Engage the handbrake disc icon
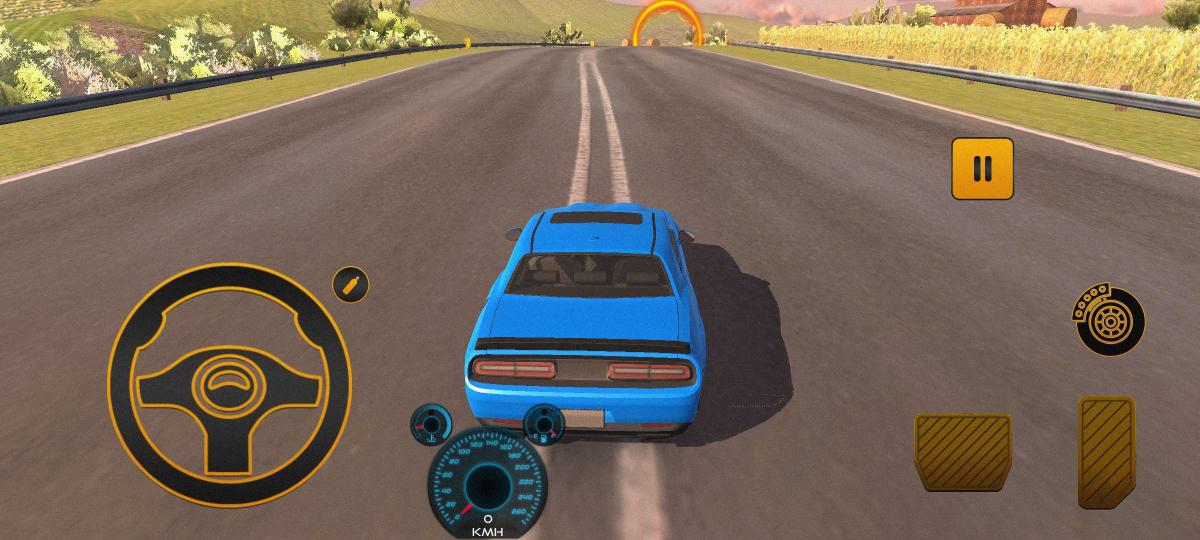The image size is (1200, 540). (x=1109, y=321)
